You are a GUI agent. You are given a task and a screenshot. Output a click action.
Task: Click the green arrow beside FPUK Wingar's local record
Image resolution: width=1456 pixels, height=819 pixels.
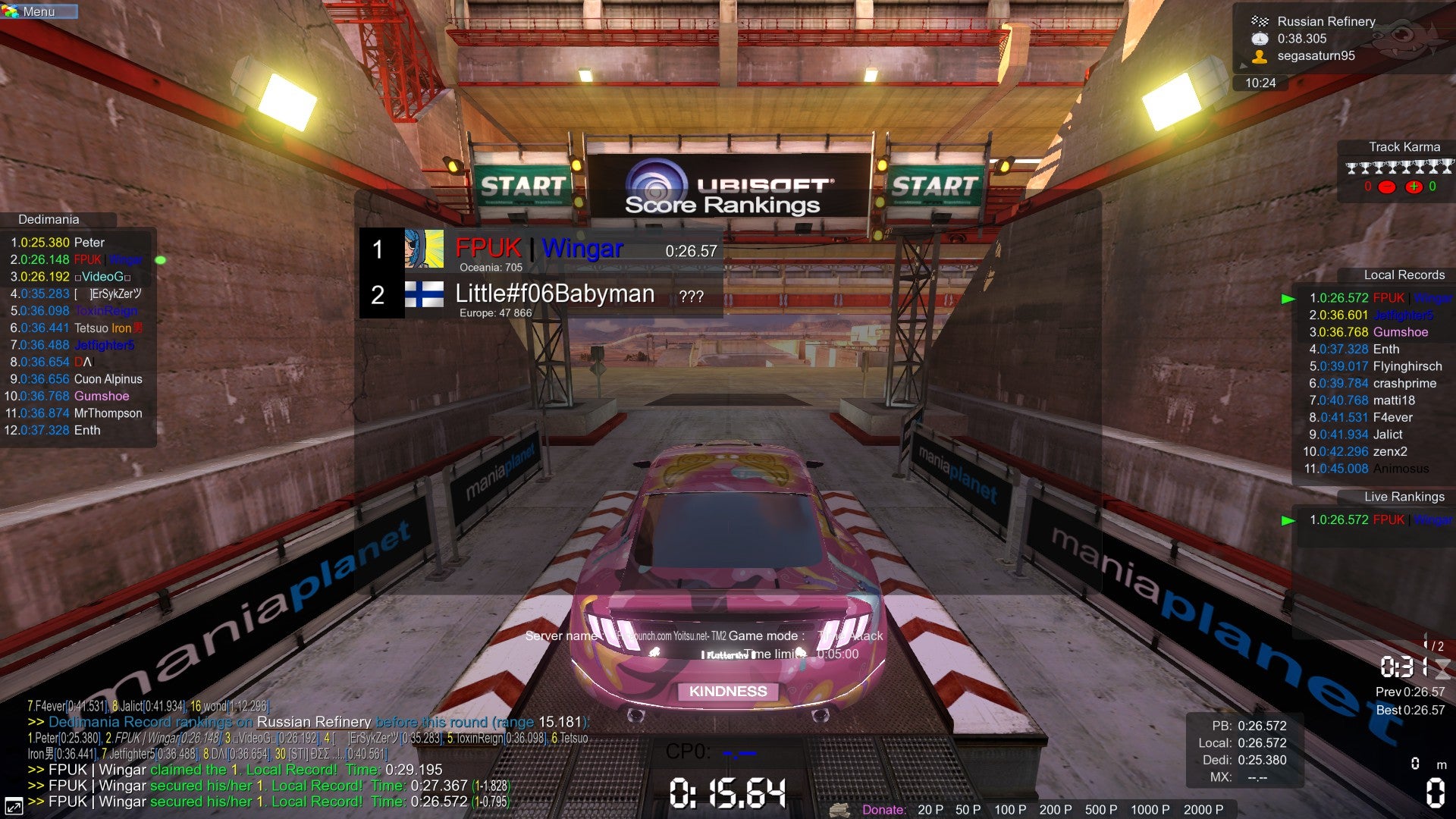(x=1288, y=299)
